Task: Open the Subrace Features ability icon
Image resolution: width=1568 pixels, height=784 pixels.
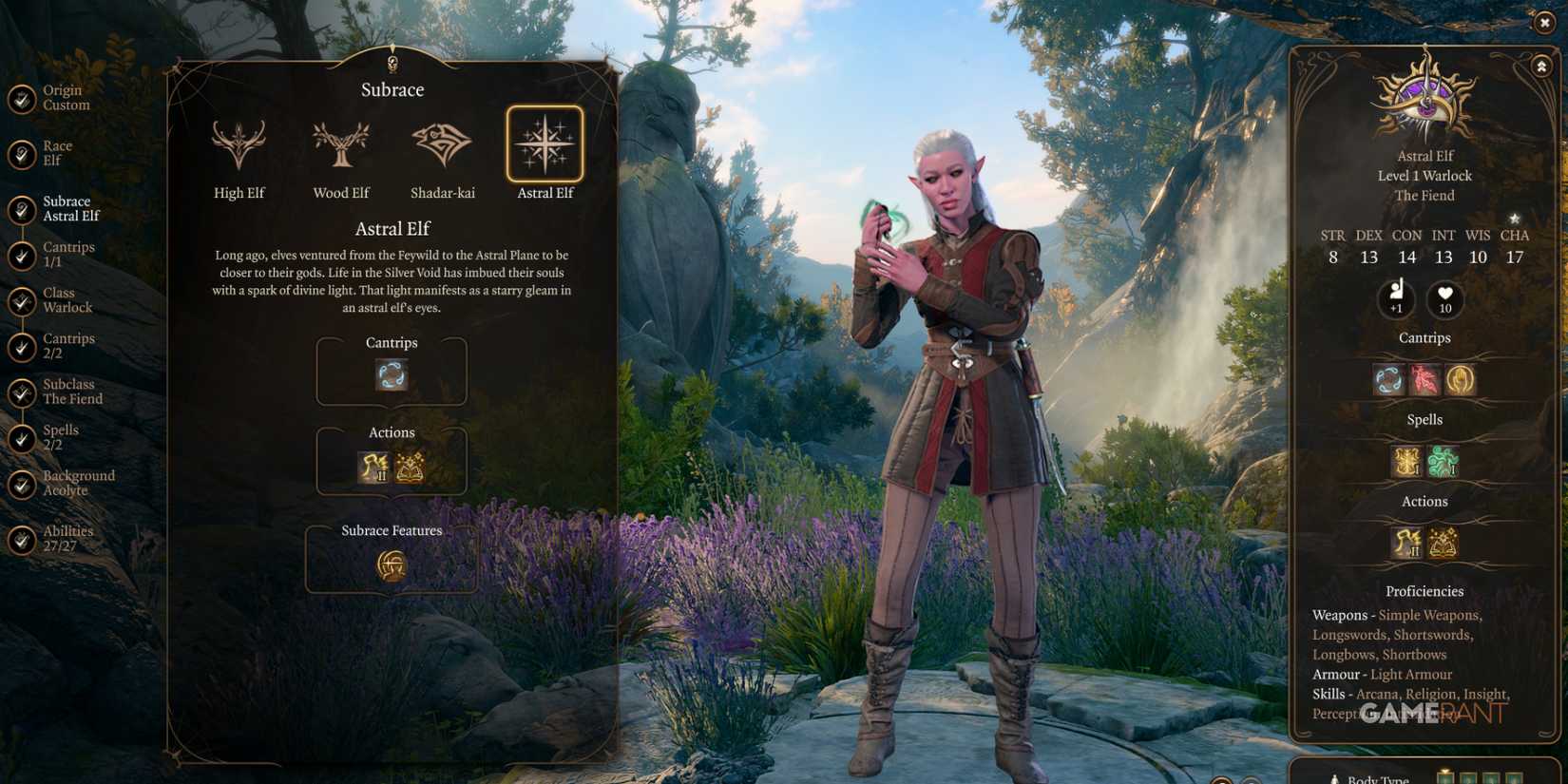Action: point(391,565)
